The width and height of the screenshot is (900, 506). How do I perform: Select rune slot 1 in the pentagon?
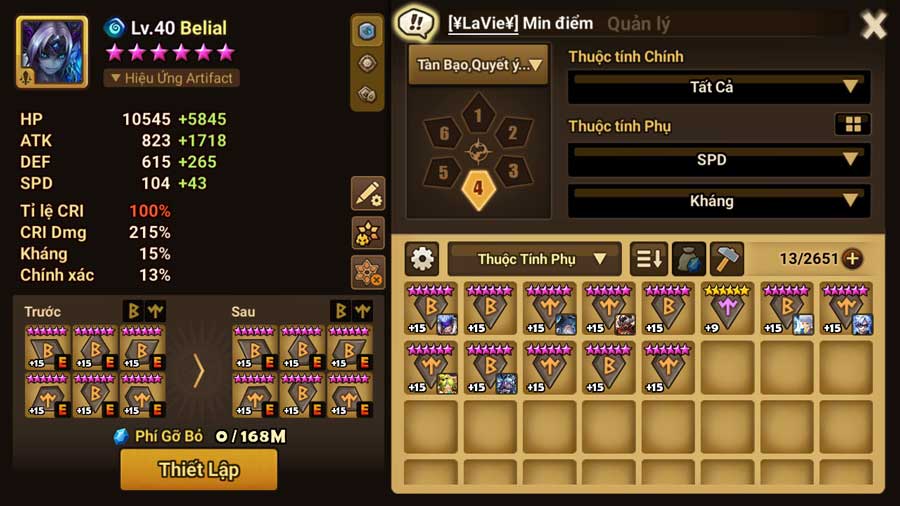[478, 117]
